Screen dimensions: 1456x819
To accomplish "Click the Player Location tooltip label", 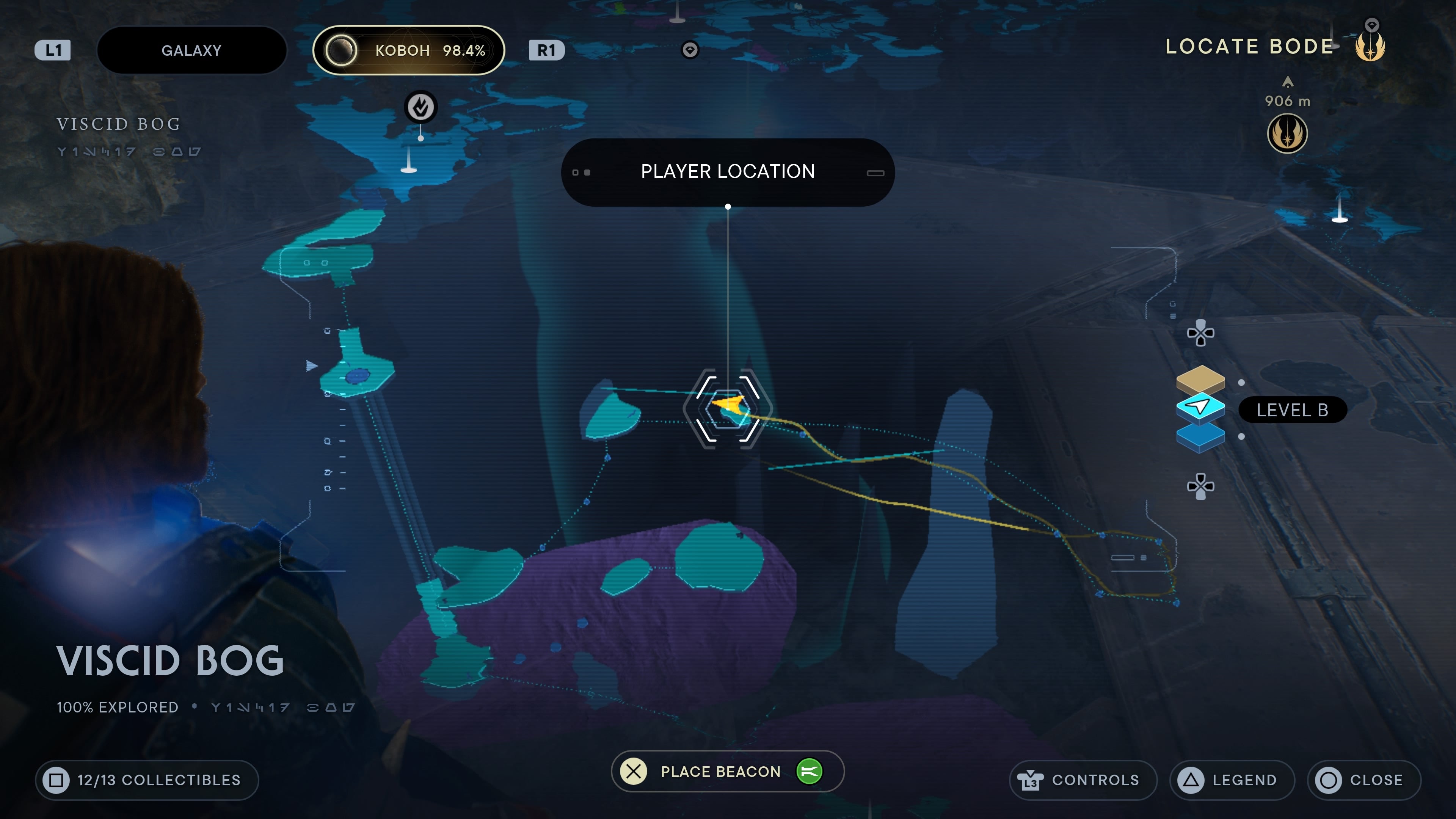I will point(728,172).
